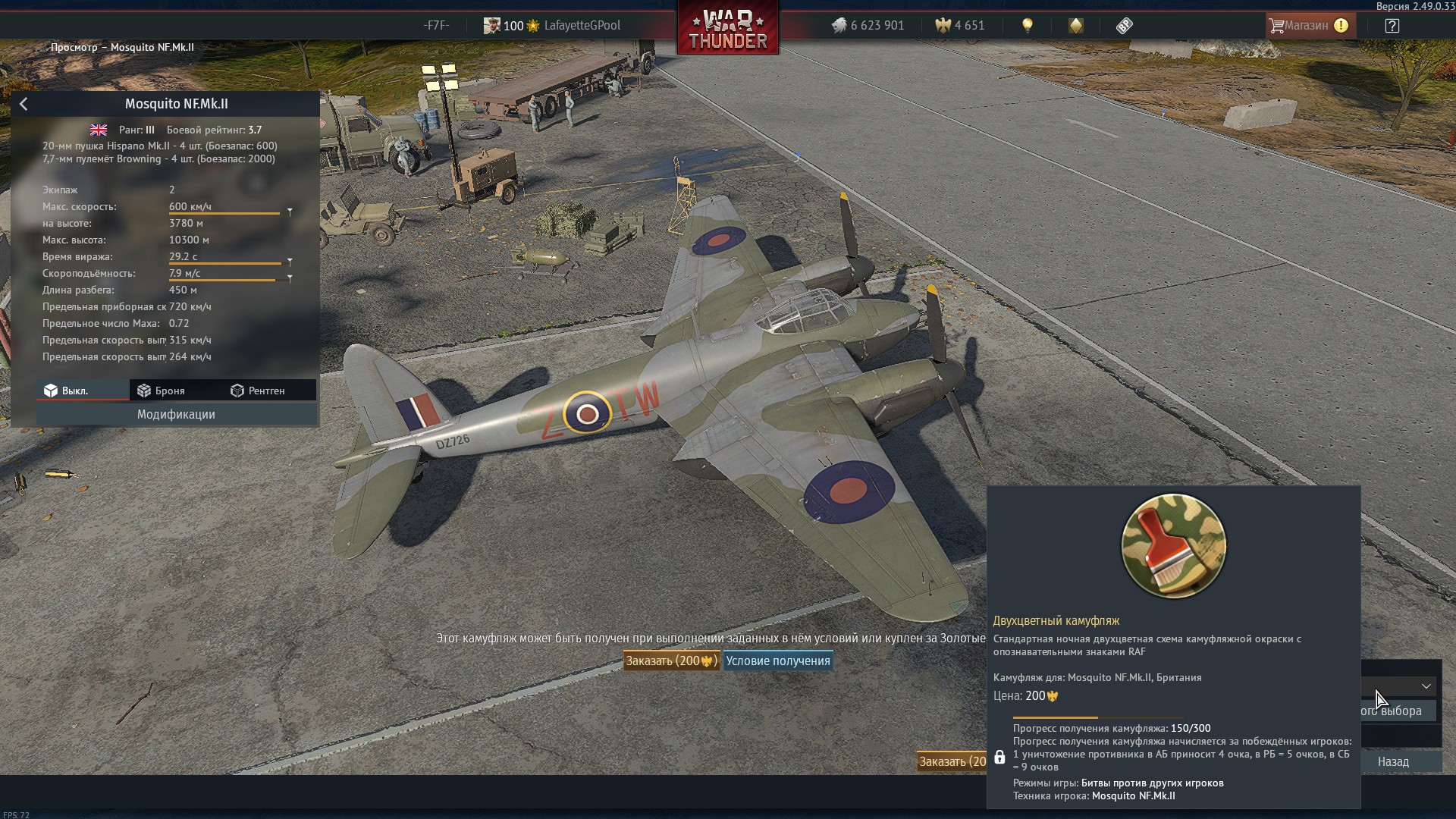The width and height of the screenshot is (1456, 819).
Task: Open the help question mark icon
Action: (x=1392, y=26)
